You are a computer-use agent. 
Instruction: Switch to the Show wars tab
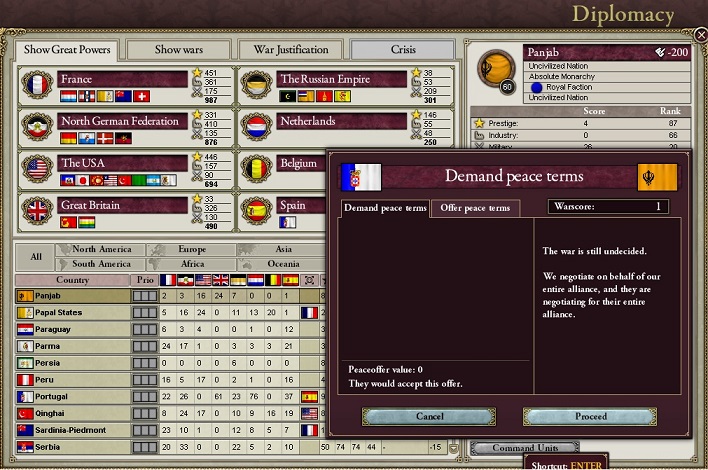(181, 49)
